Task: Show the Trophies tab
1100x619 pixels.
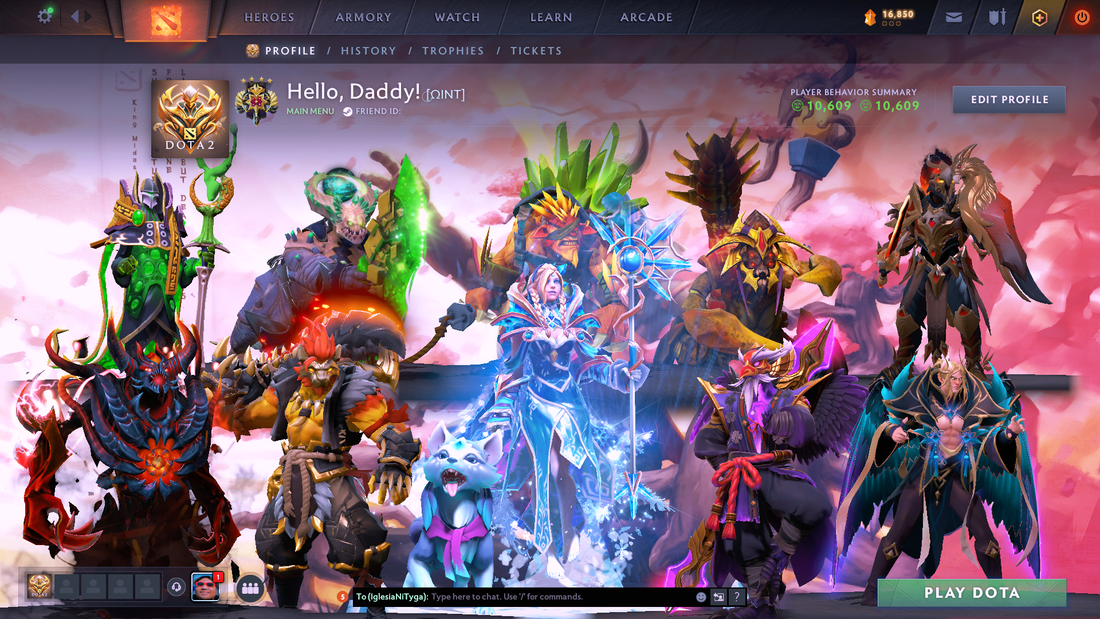Action: [453, 51]
